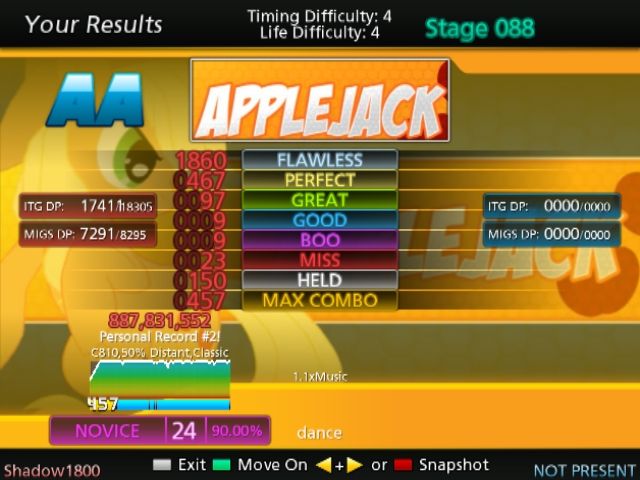The width and height of the screenshot is (640, 480).
Task: Select the Applejack song banner
Action: click(319, 100)
